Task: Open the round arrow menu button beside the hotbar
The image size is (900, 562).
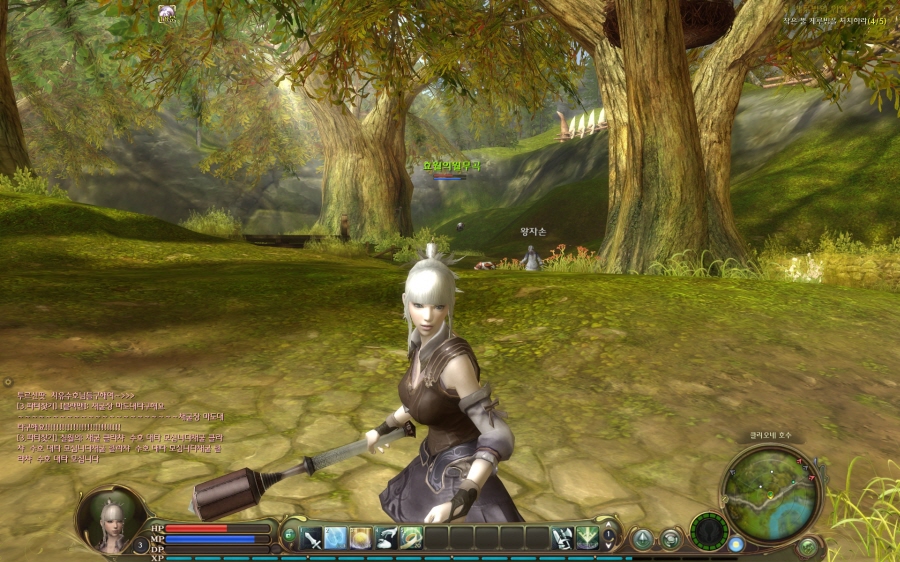Action: (642, 540)
